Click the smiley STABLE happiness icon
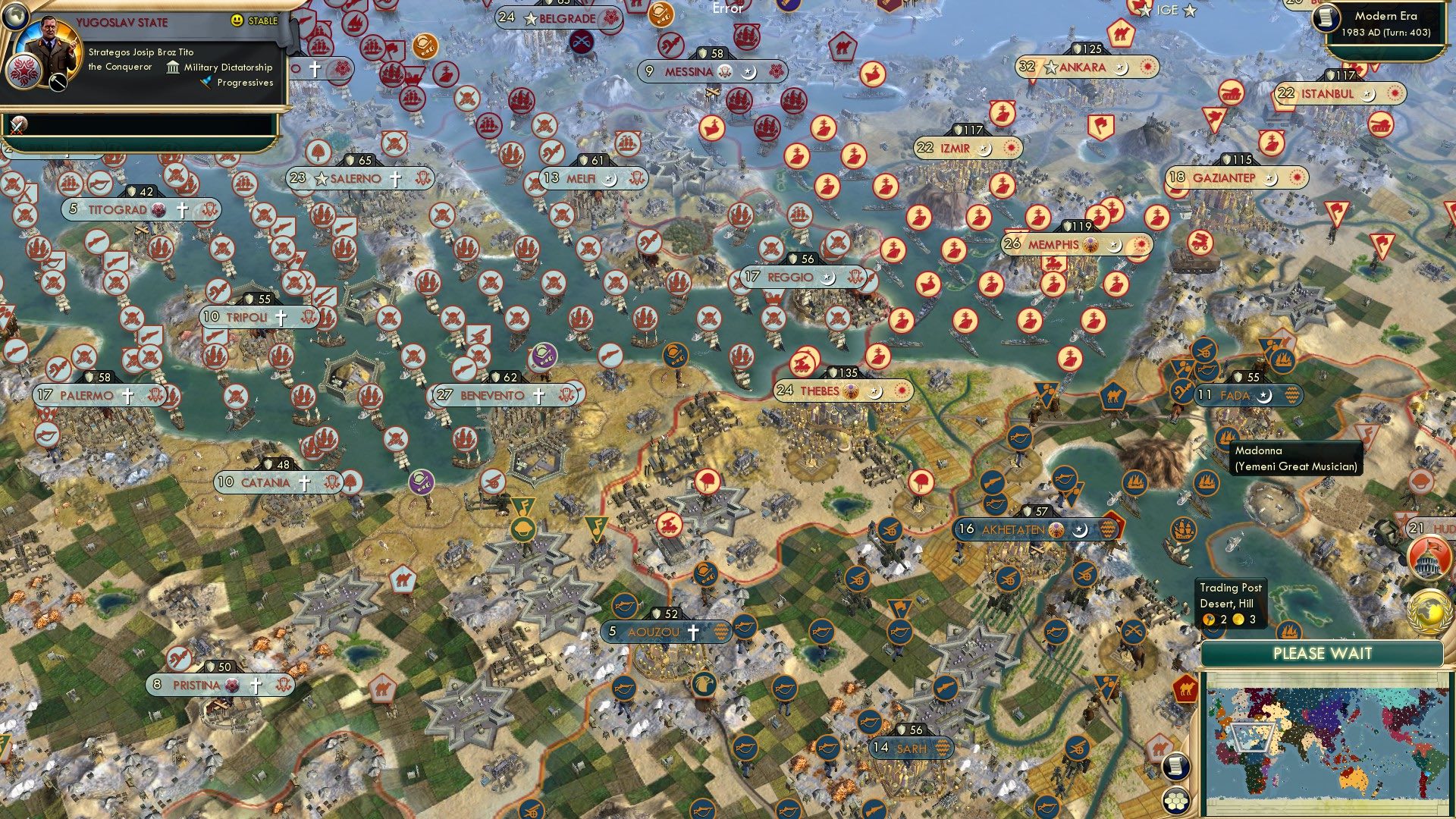The height and width of the screenshot is (819, 1456). pyautogui.click(x=237, y=21)
